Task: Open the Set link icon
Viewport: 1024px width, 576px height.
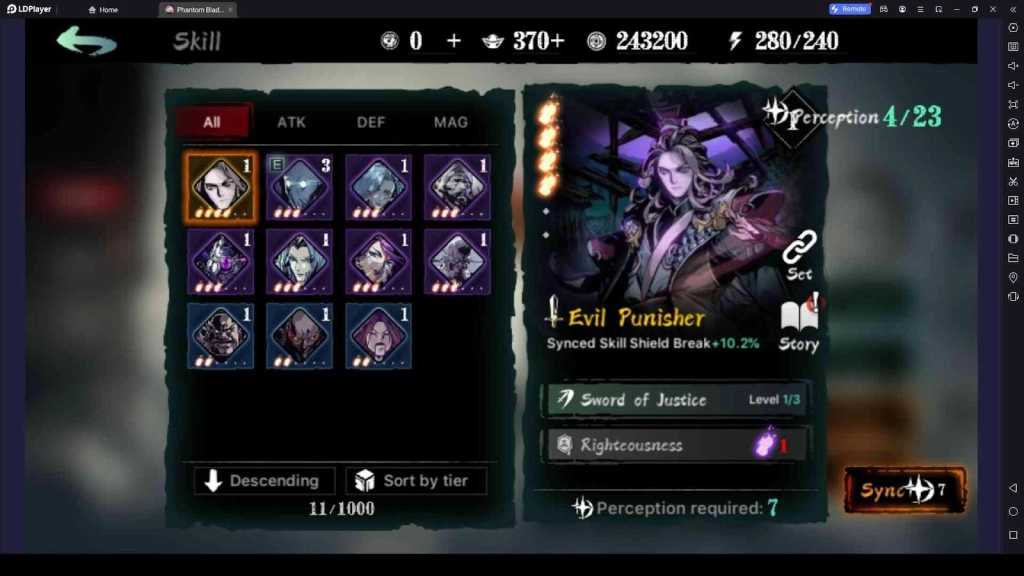Action: [x=799, y=254]
